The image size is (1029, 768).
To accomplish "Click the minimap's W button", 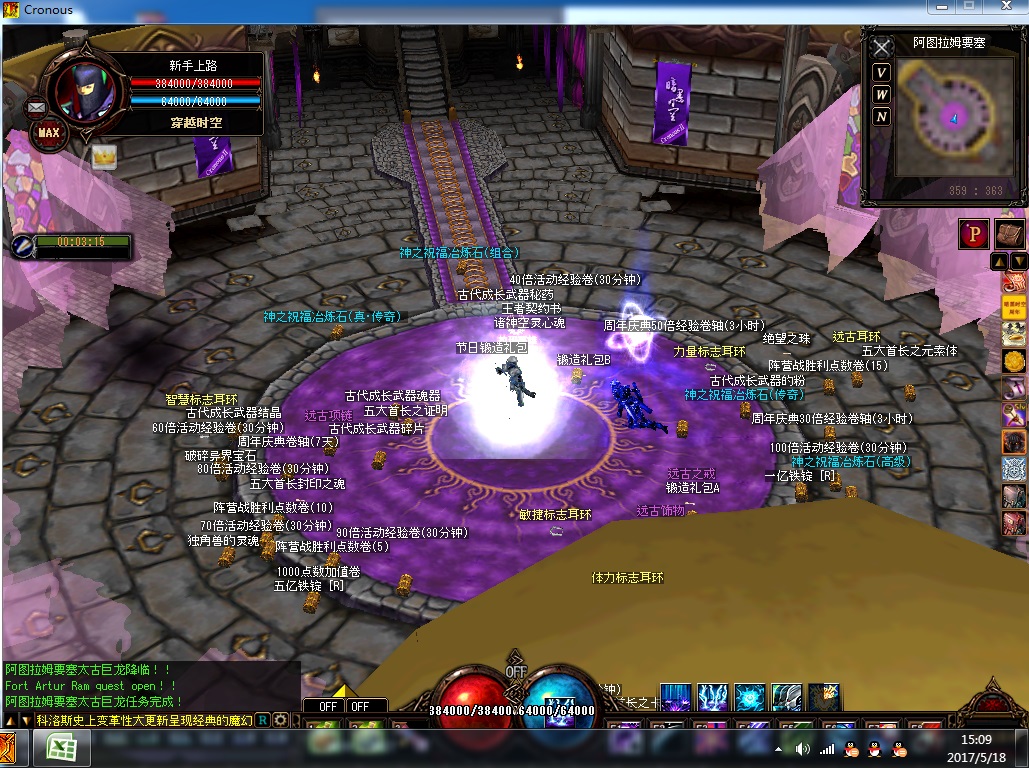I will (881, 95).
